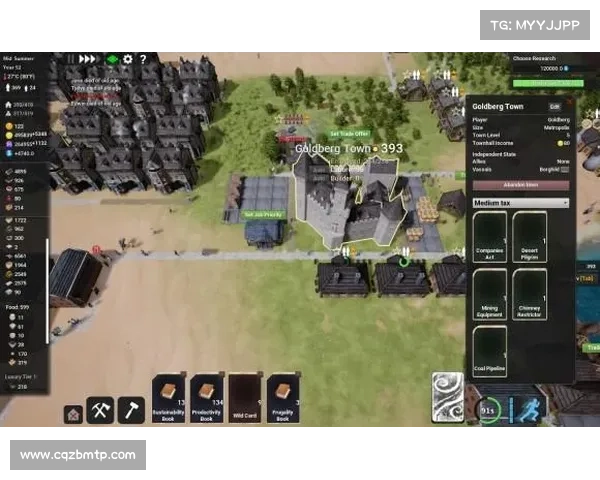Image resolution: width=600 pixels, height=480 pixels.
Task: Click the Edit button for Goldberg Town
Action: (x=555, y=106)
